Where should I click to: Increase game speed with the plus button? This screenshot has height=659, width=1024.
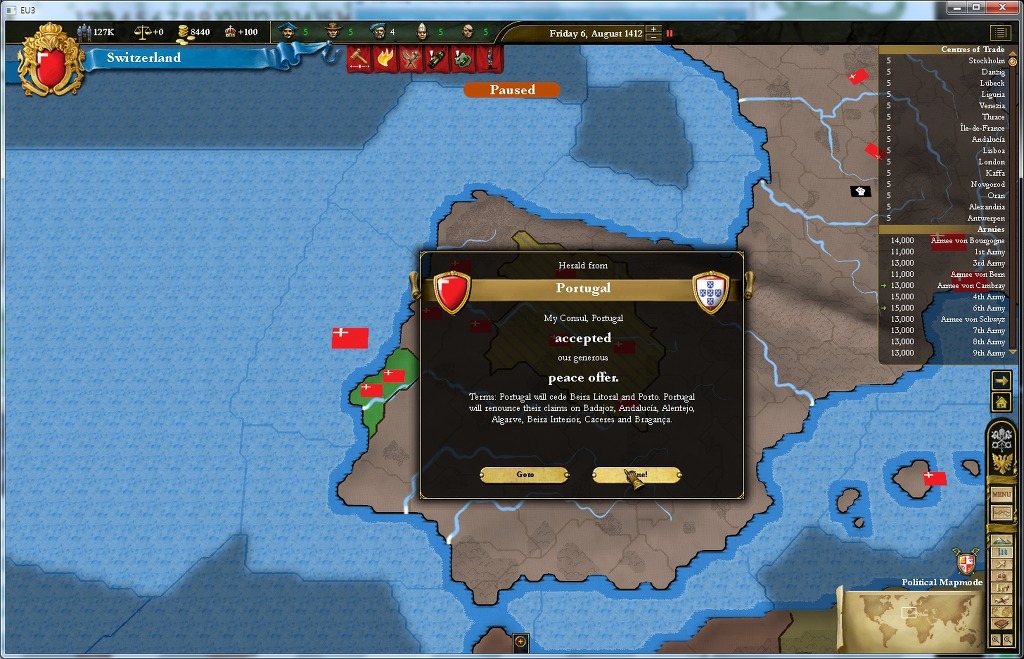tap(653, 29)
